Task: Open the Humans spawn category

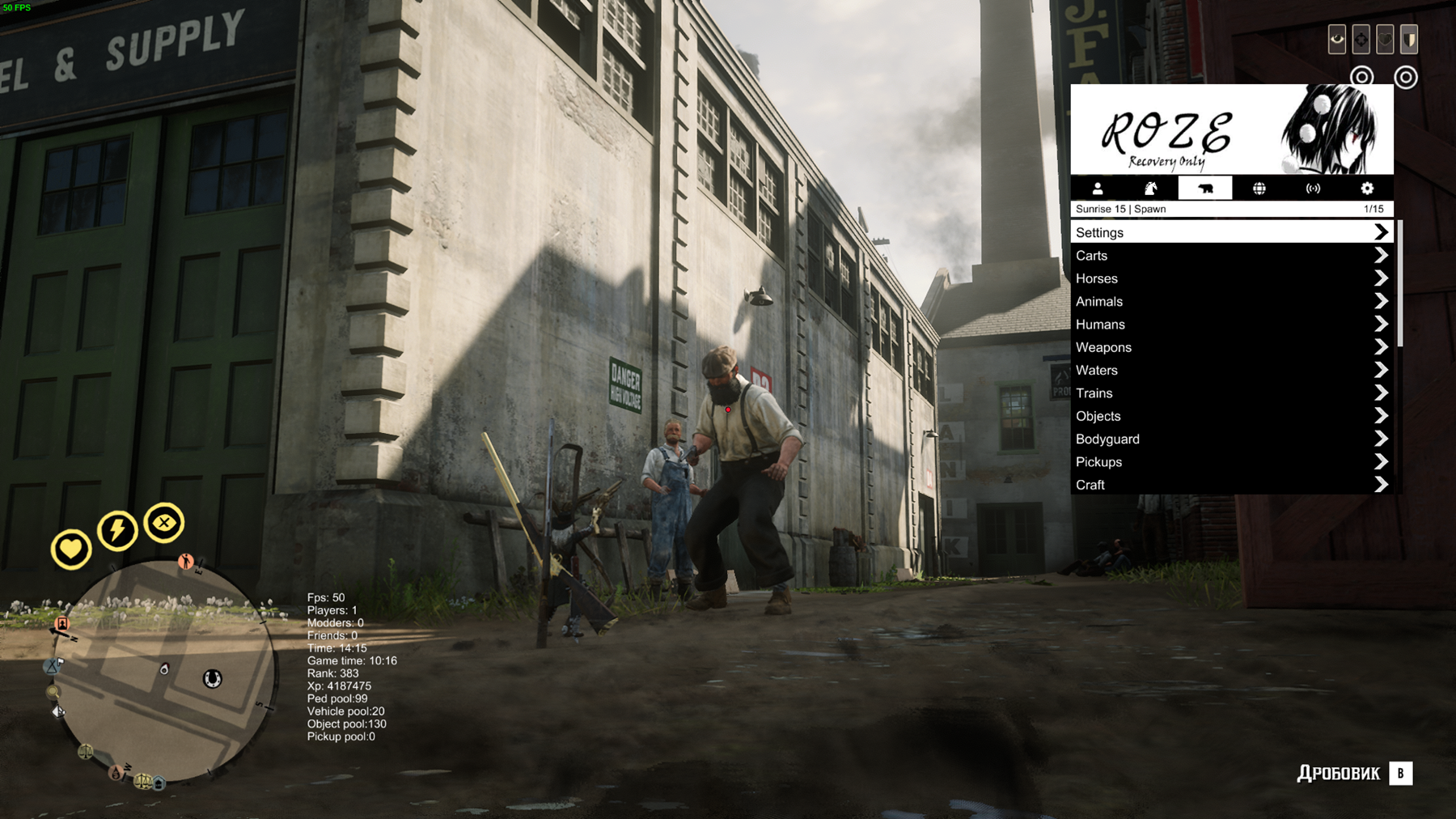Action: (x=1231, y=325)
